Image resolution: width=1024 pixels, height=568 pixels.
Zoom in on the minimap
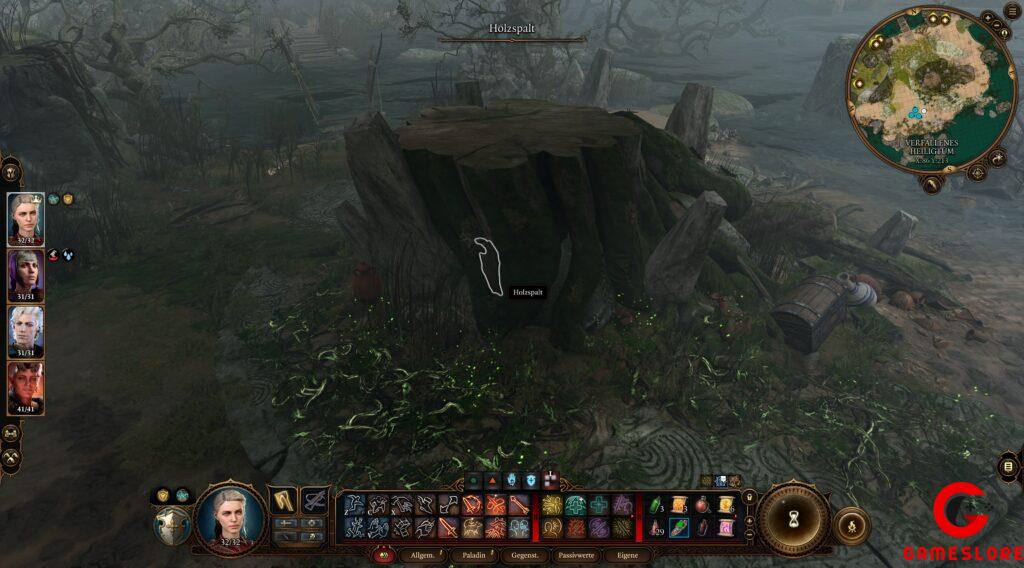tap(987, 18)
